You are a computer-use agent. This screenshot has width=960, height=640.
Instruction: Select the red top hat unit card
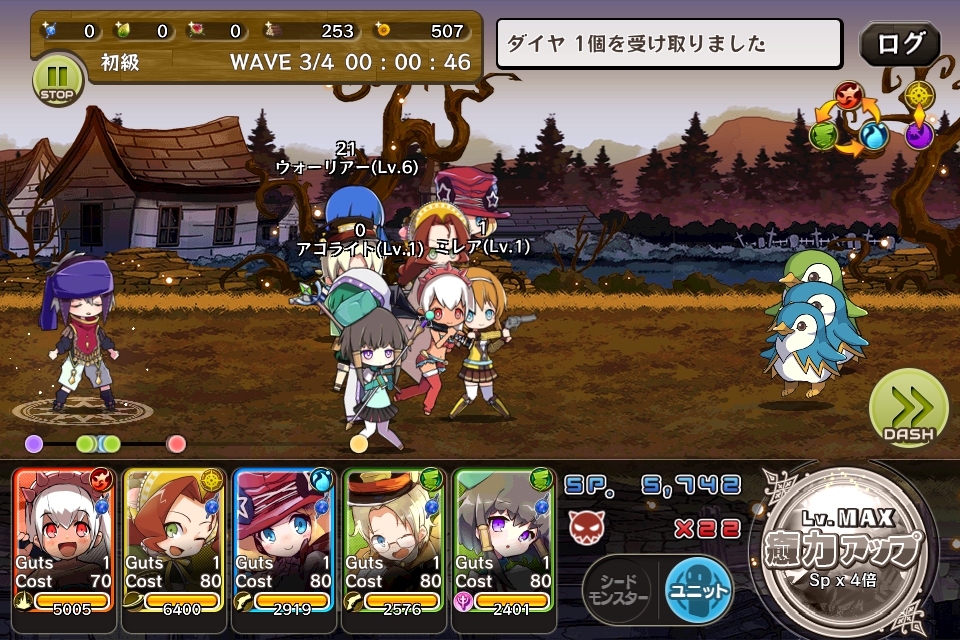(x=283, y=538)
